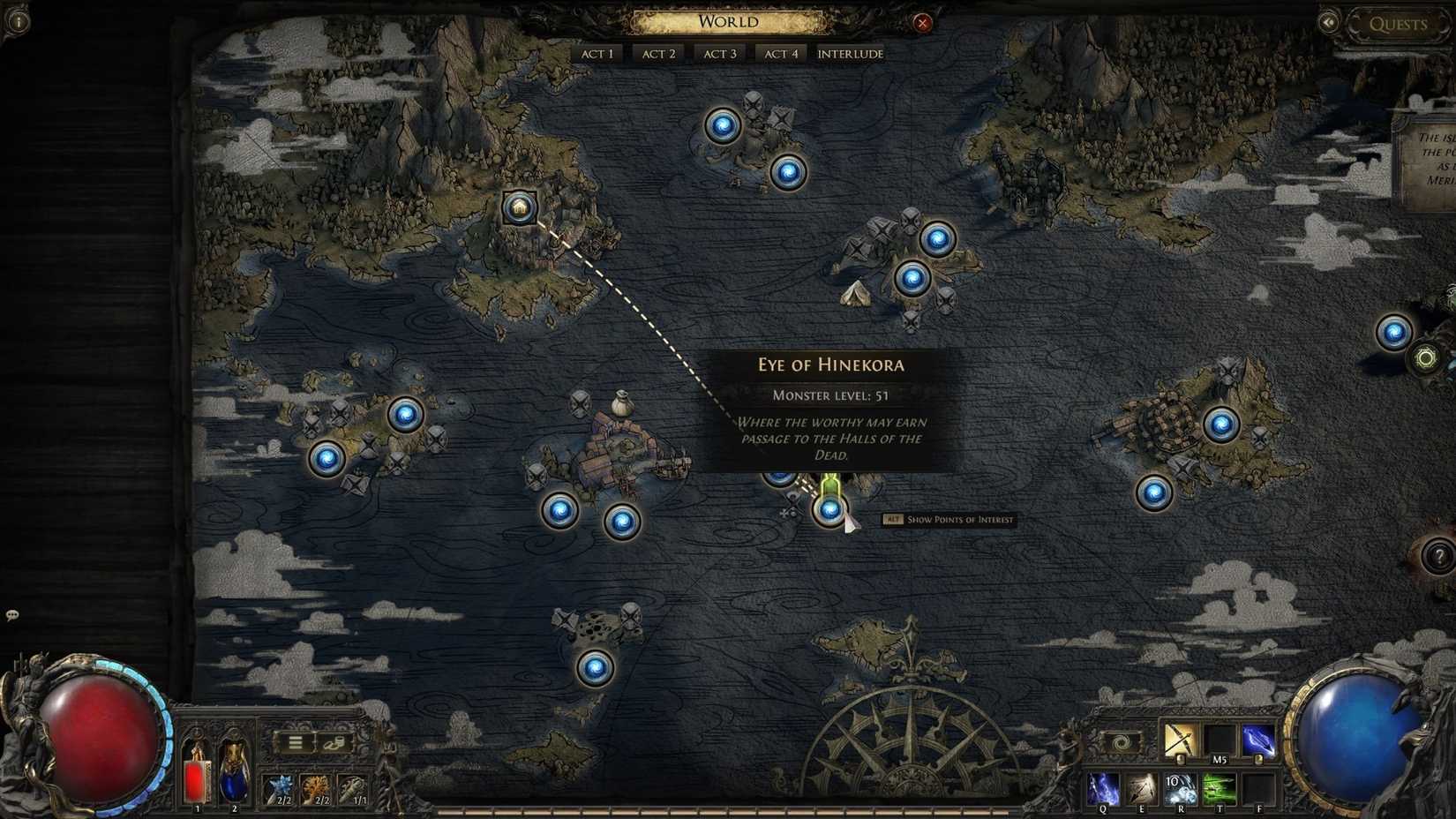The height and width of the screenshot is (819, 1456).
Task: Travel to the Eye of Hinekora waypoint
Action: [829, 510]
